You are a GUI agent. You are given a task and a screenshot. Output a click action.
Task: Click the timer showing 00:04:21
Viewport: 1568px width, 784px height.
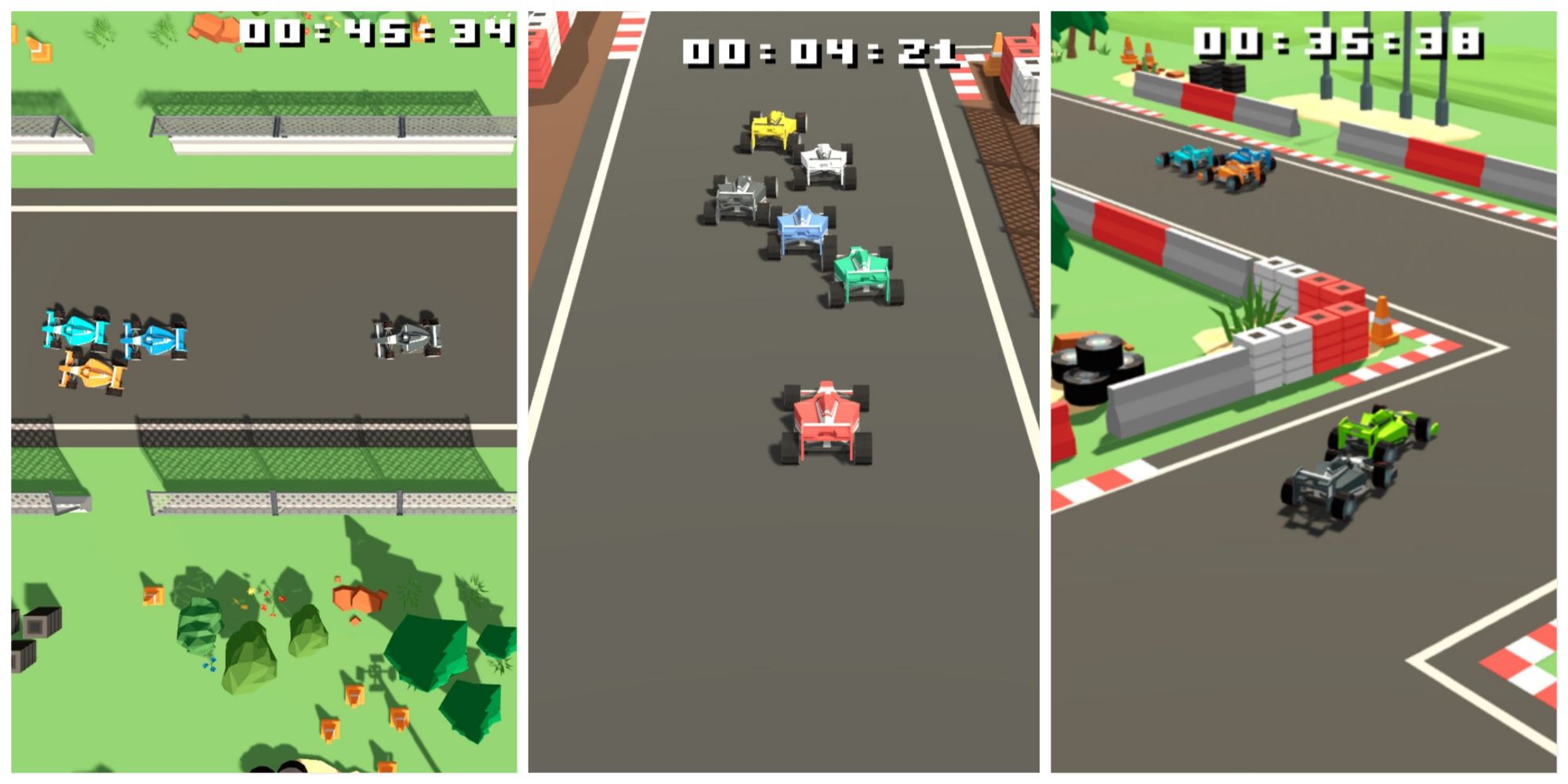pyautogui.click(x=815, y=51)
